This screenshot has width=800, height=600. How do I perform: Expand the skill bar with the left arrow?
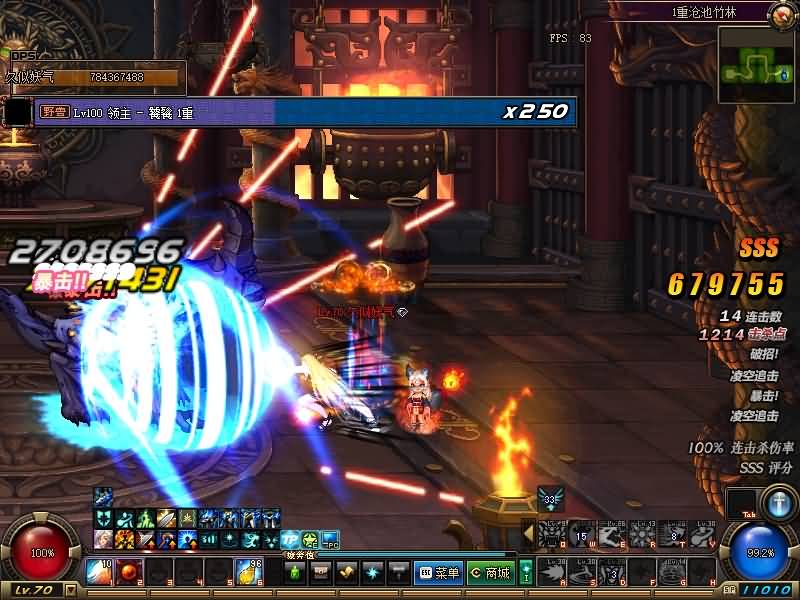tap(529, 535)
